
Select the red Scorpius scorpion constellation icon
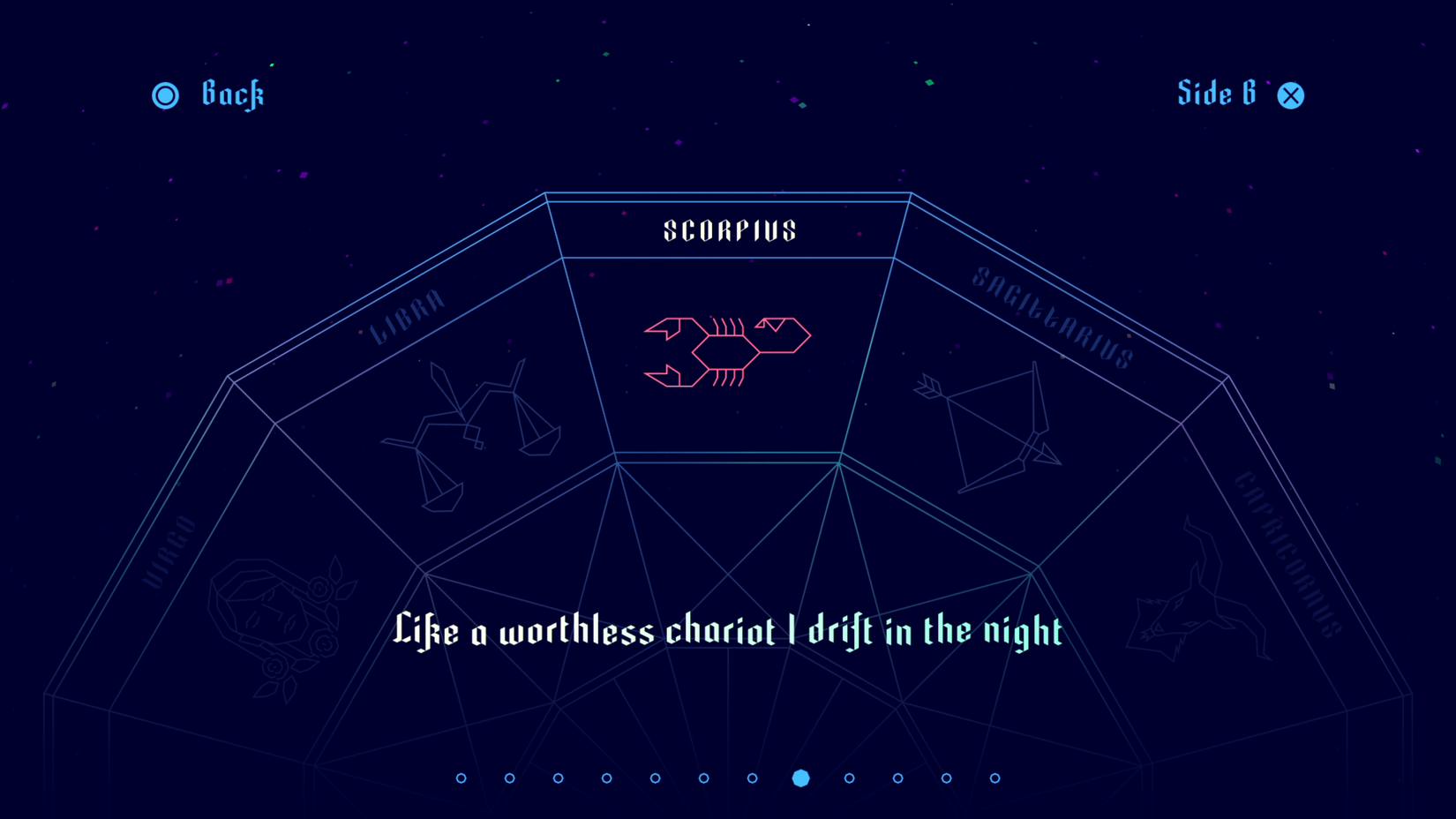click(x=727, y=350)
